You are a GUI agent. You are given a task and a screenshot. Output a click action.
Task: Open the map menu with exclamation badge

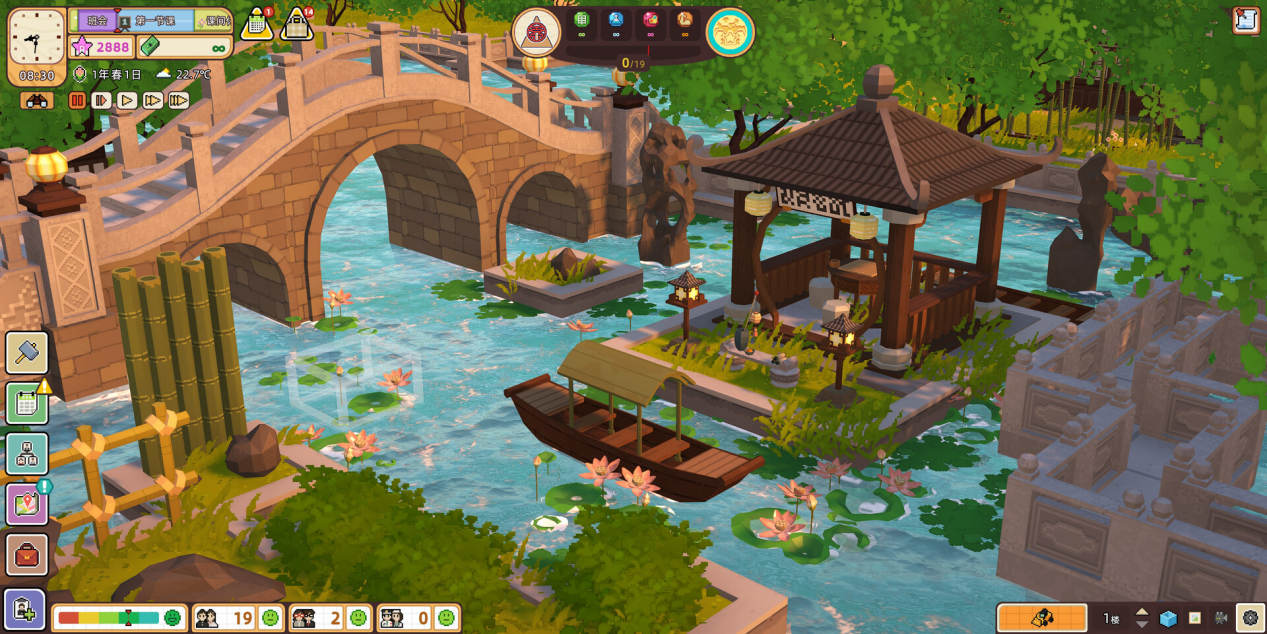[x=27, y=504]
